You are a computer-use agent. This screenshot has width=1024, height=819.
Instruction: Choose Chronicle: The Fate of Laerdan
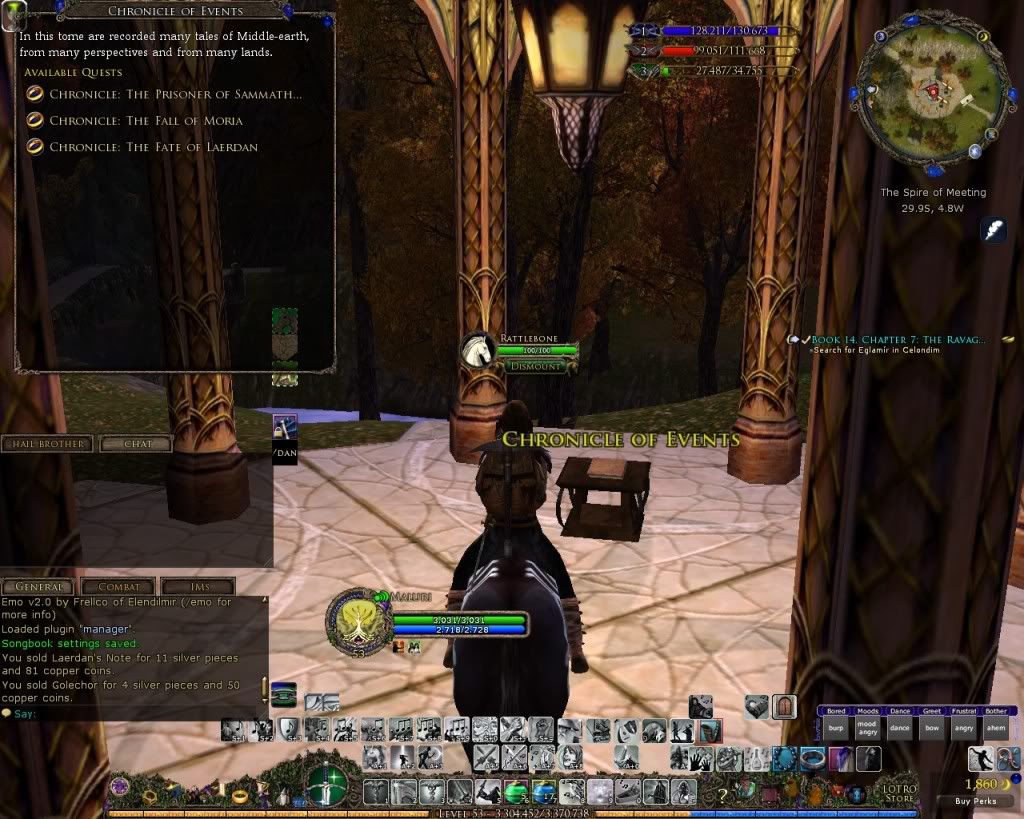point(153,147)
